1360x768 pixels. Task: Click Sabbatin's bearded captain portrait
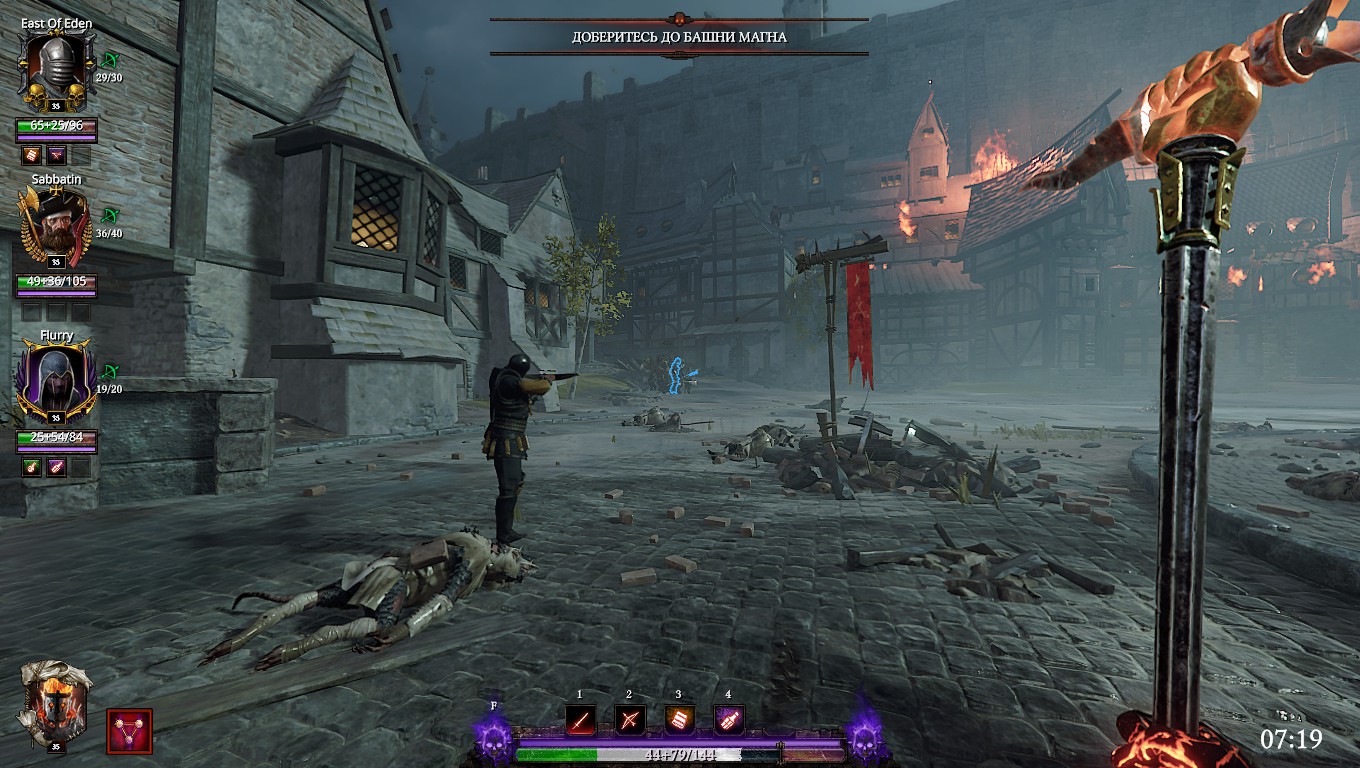click(56, 226)
